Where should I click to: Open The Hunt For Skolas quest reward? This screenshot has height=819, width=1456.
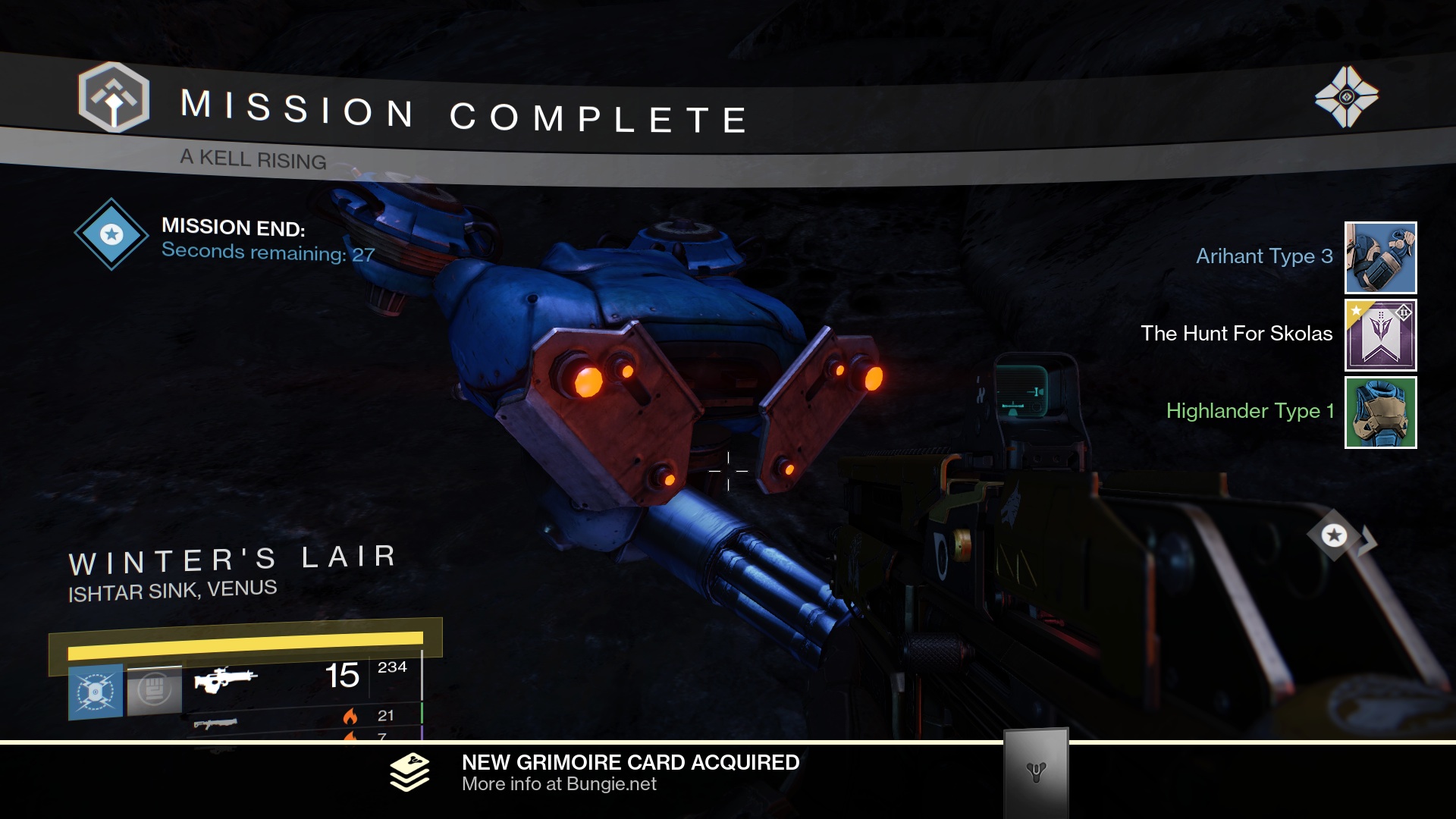[1380, 335]
